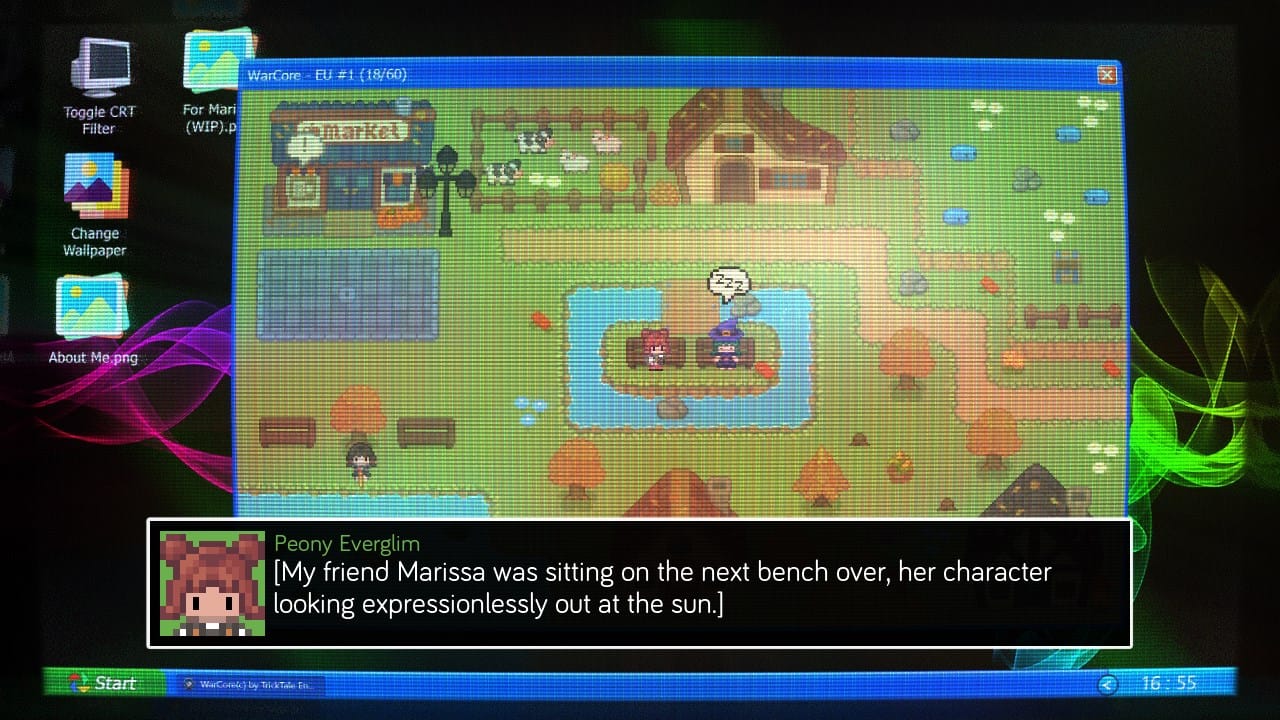Close the WarCore - EU #1 window

pos(1105,75)
